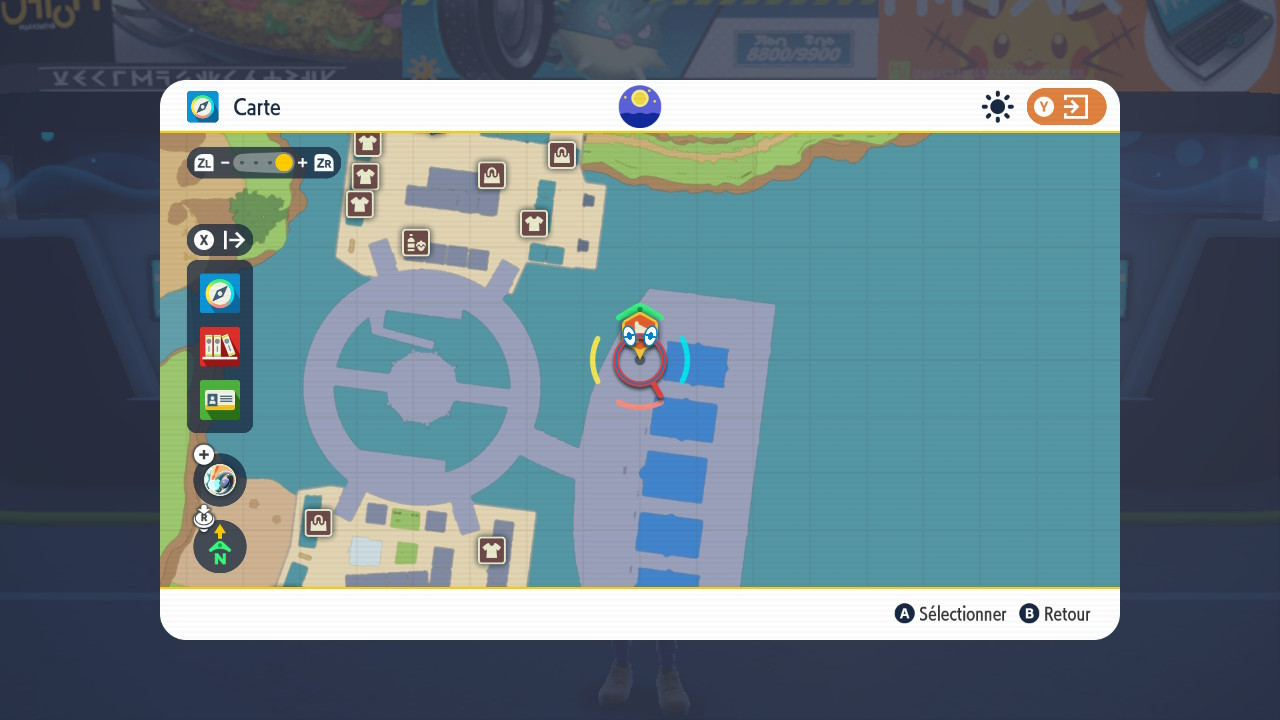The width and height of the screenshot is (1280, 720).
Task: Select the item shop bottle marker
Action: [416, 243]
